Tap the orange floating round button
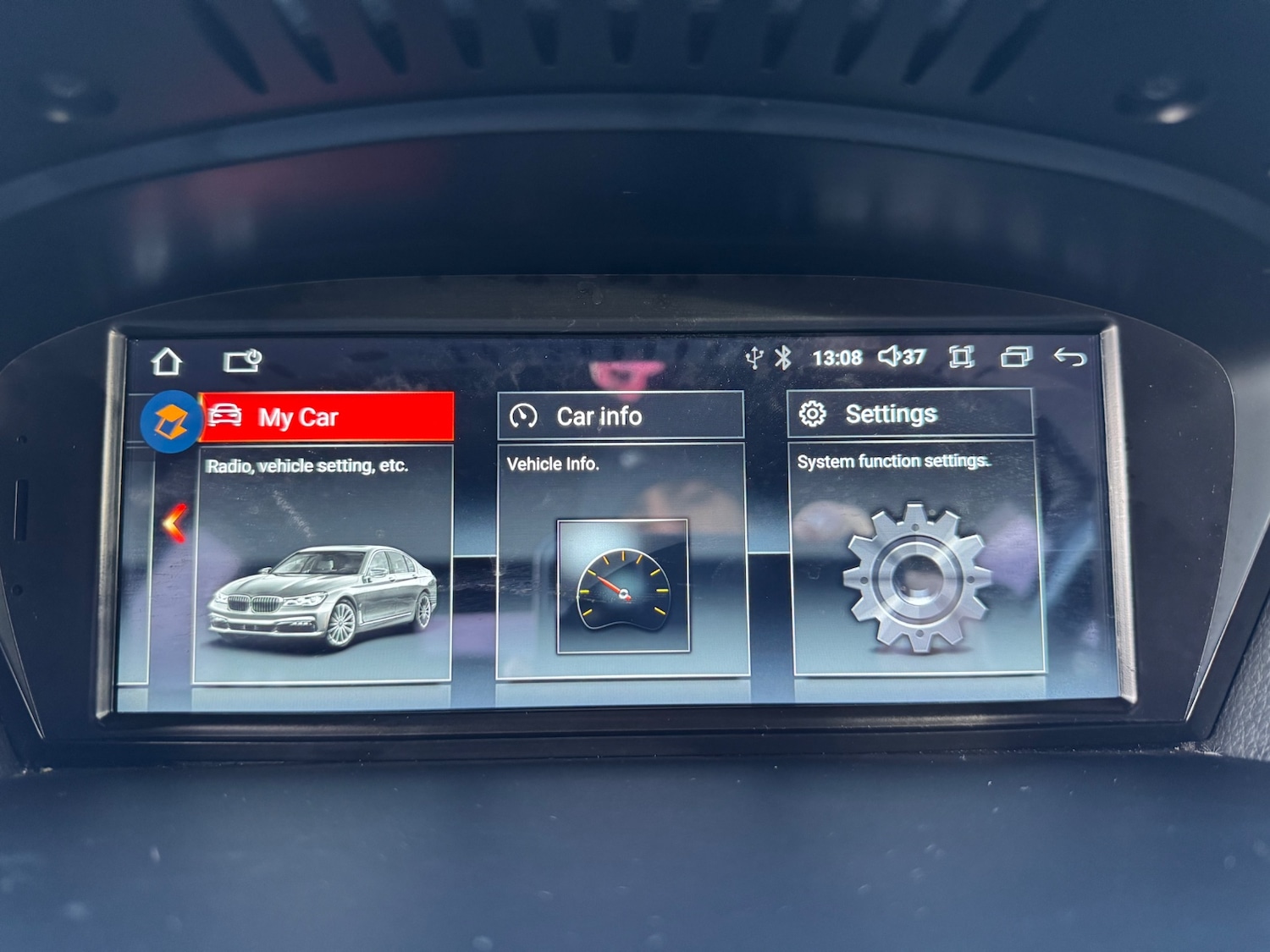1270x952 pixels. [x=170, y=421]
